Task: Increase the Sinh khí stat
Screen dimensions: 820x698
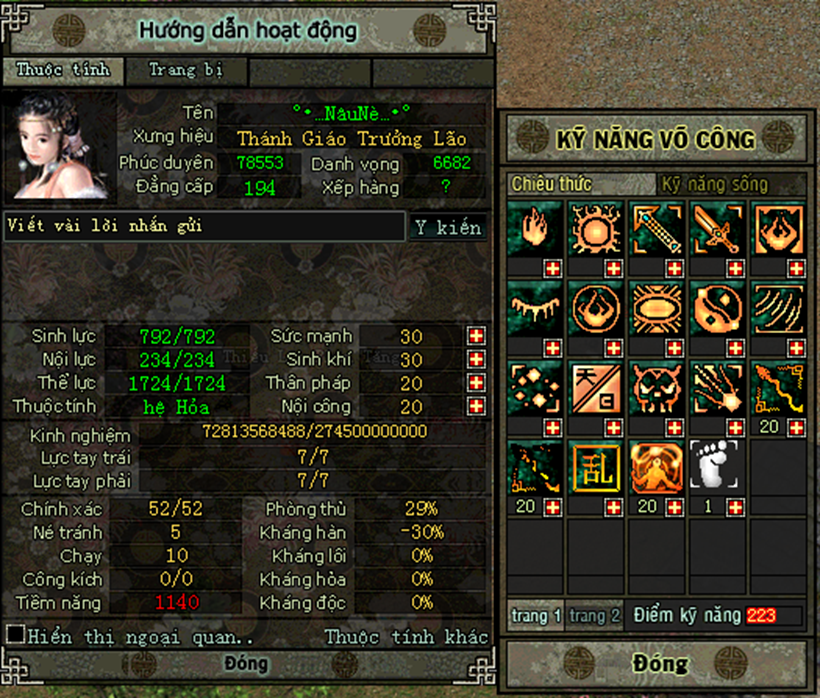Action: tap(476, 360)
